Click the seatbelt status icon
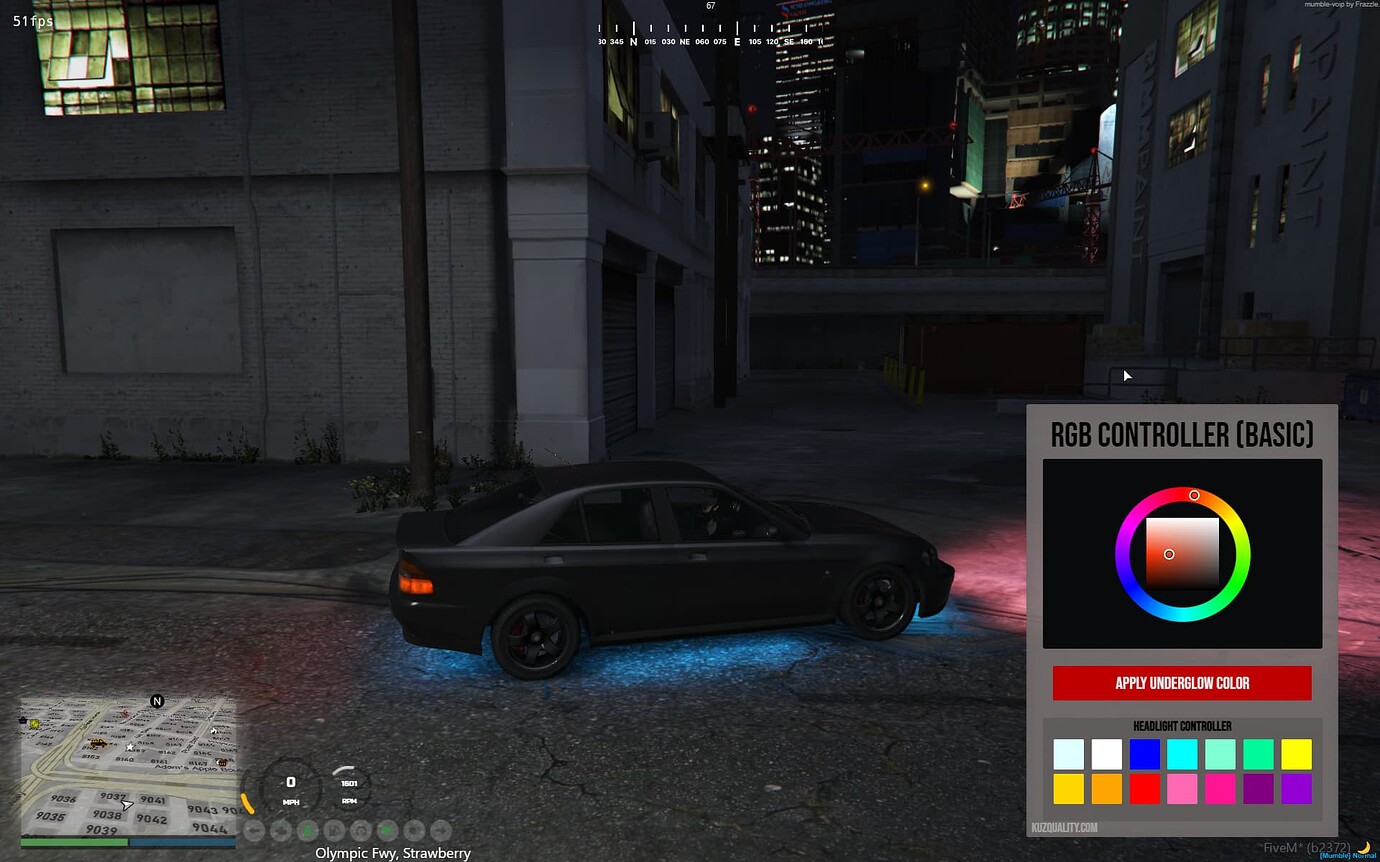Image resolution: width=1380 pixels, height=862 pixels. point(333,830)
